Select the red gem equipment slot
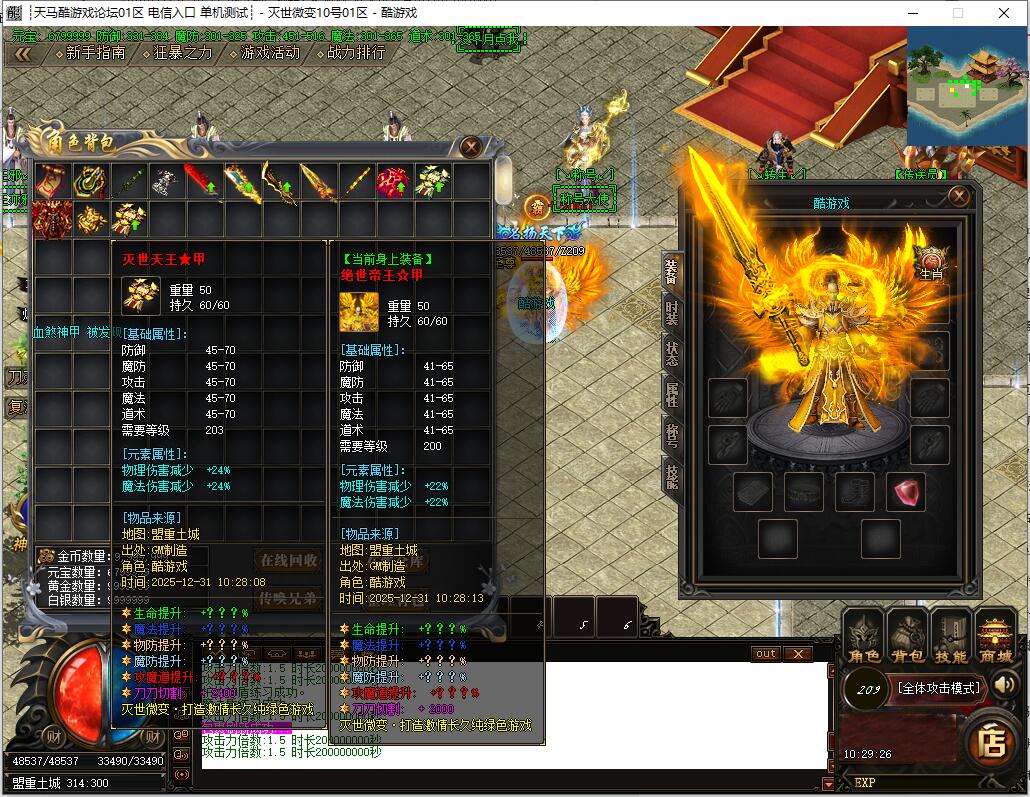The image size is (1030, 797). pyautogui.click(x=905, y=492)
